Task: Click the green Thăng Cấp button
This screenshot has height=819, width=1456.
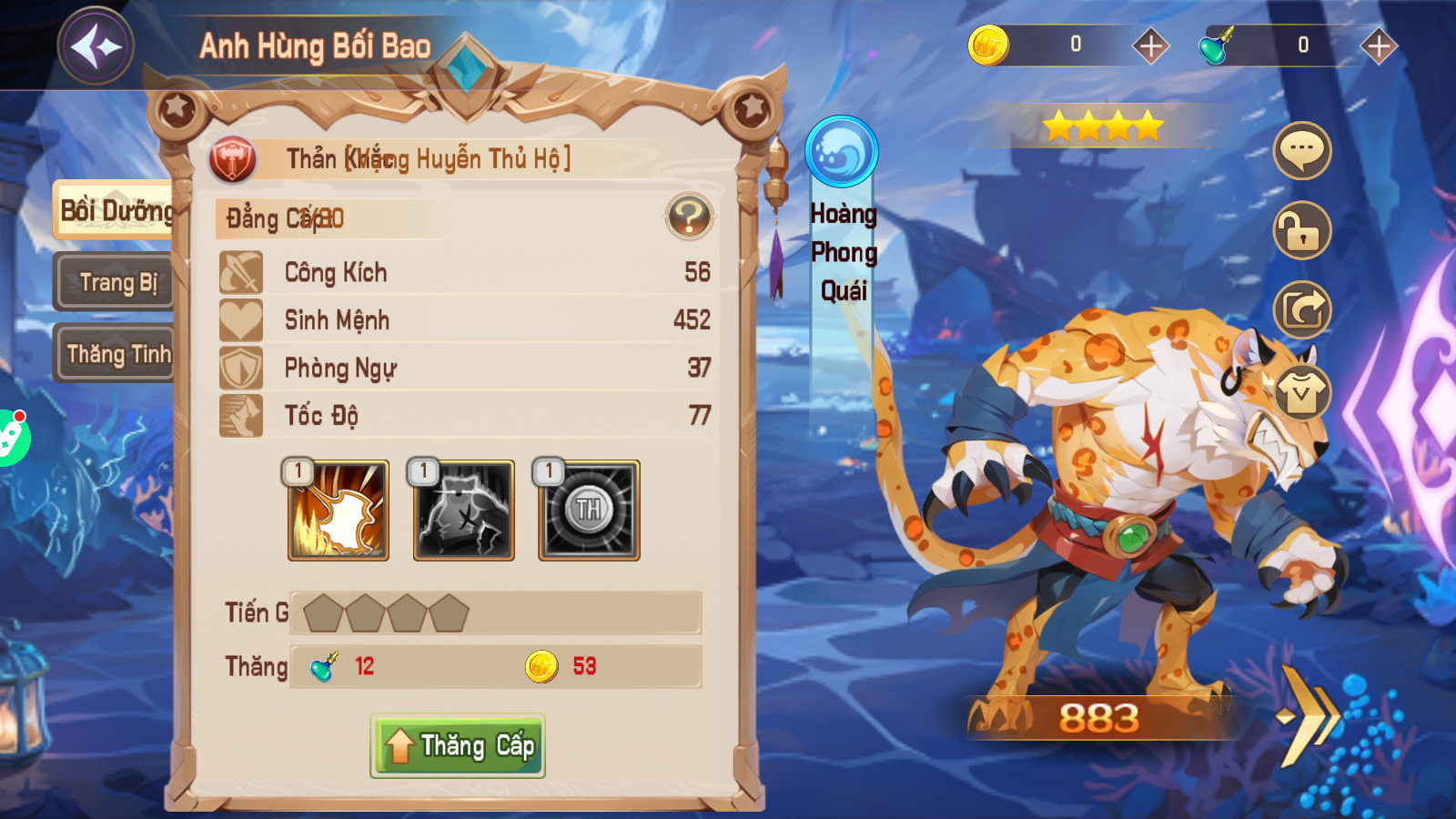Action: [x=458, y=746]
